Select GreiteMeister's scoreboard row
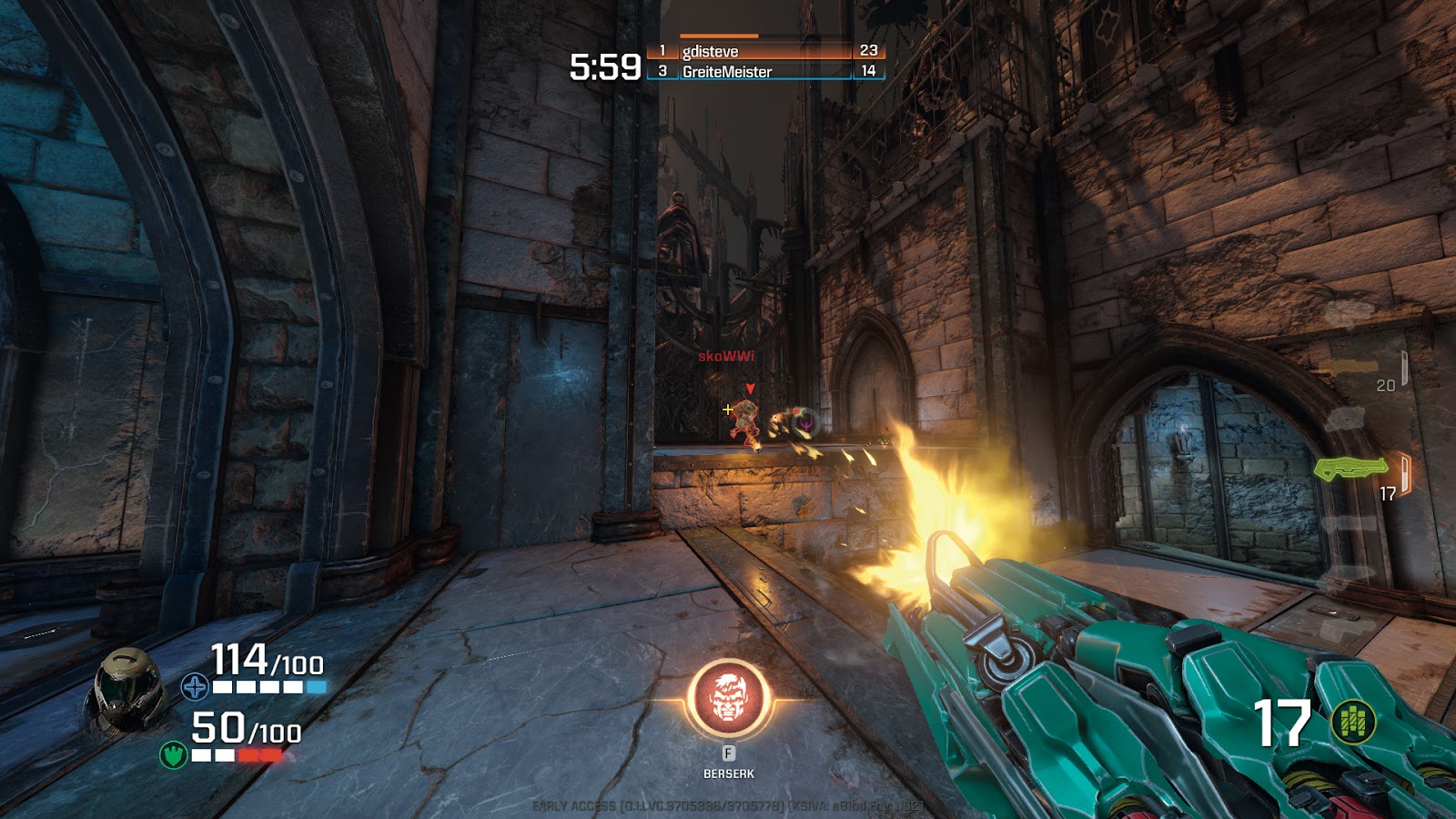Viewport: 1456px width, 819px height. pos(764,71)
